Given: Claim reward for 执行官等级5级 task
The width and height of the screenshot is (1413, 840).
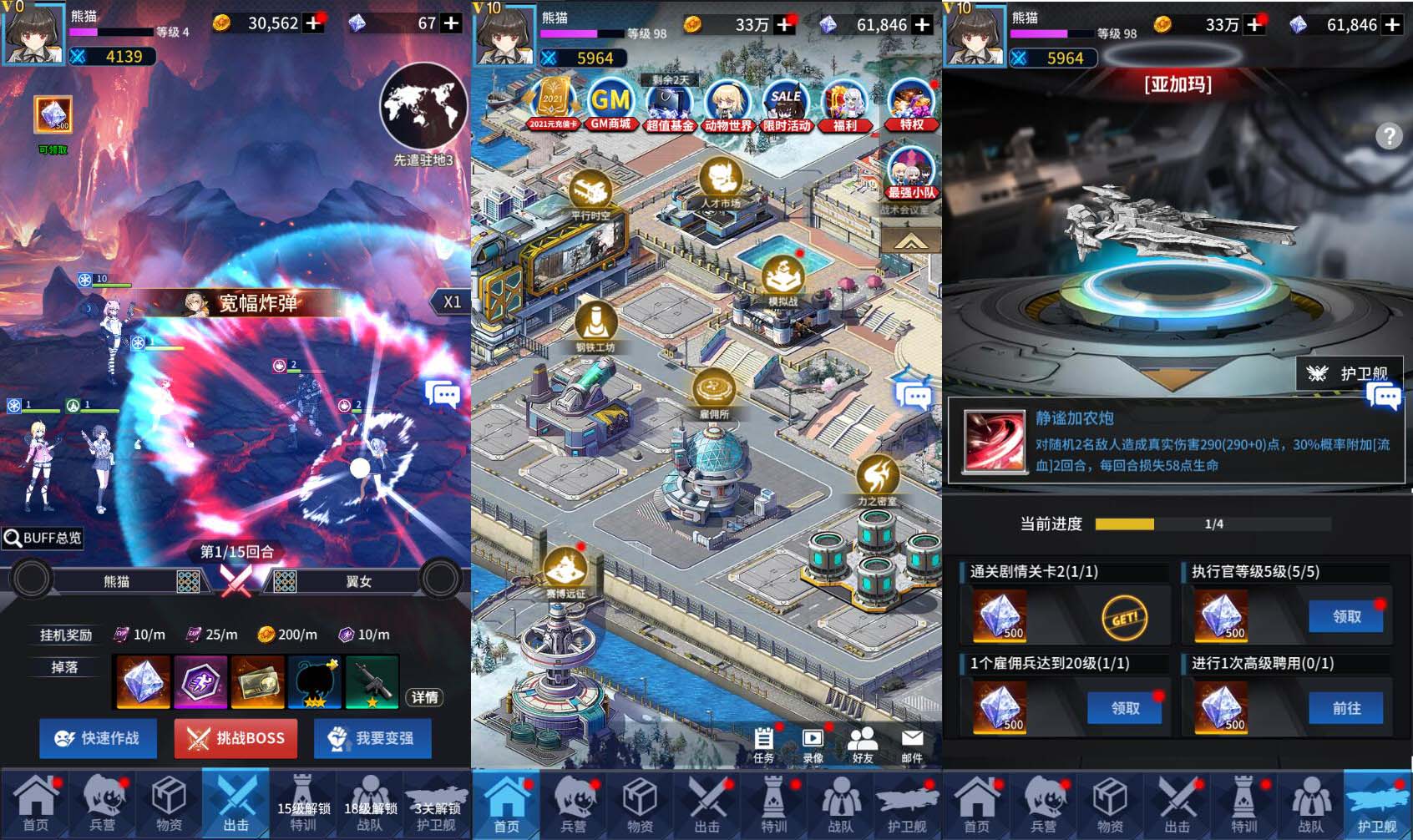Looking at the screenshot, I should pos(1345,616).
